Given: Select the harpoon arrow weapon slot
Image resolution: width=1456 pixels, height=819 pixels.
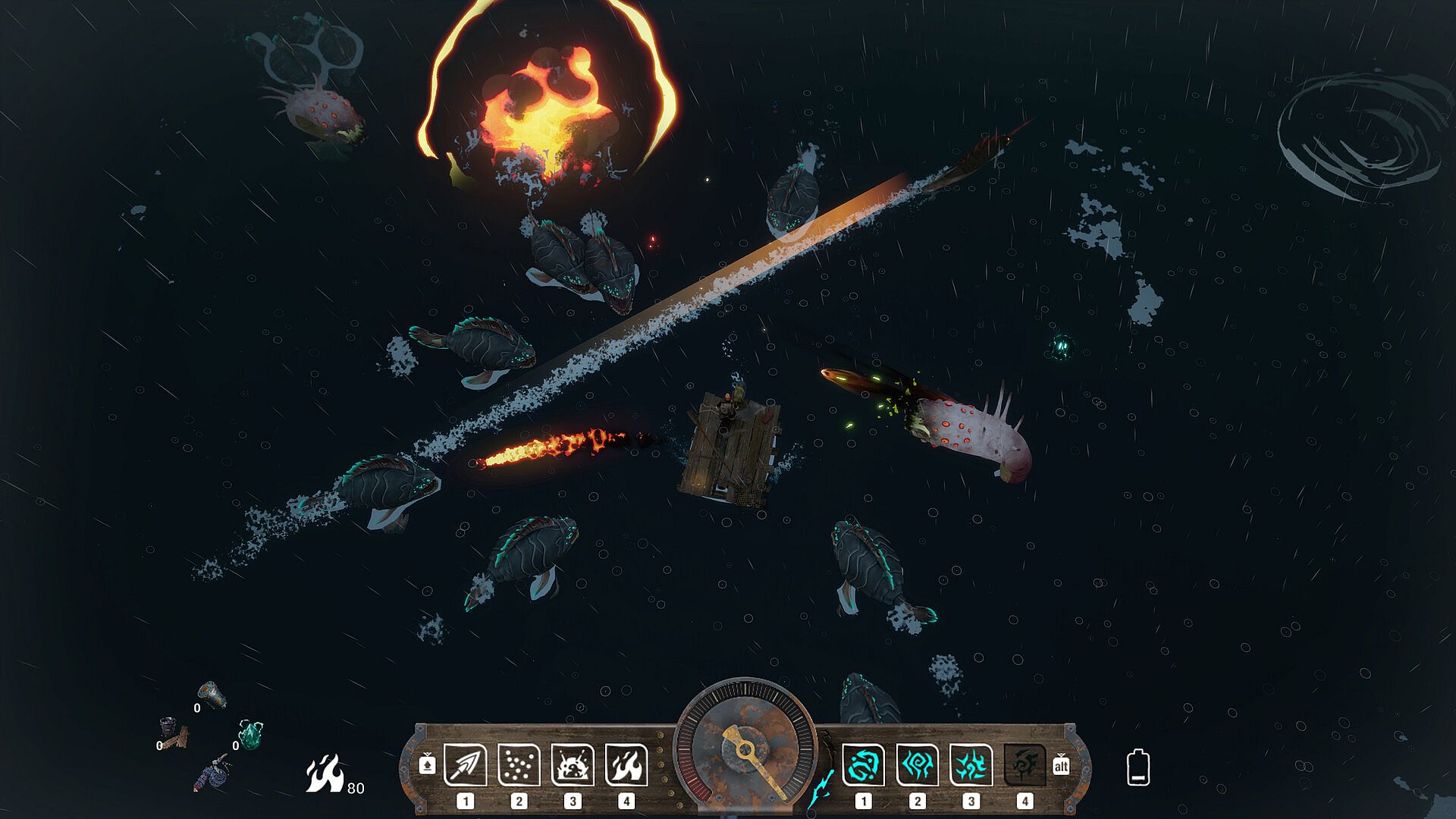Looking at the screenshot, I should [x=465, y=764].
